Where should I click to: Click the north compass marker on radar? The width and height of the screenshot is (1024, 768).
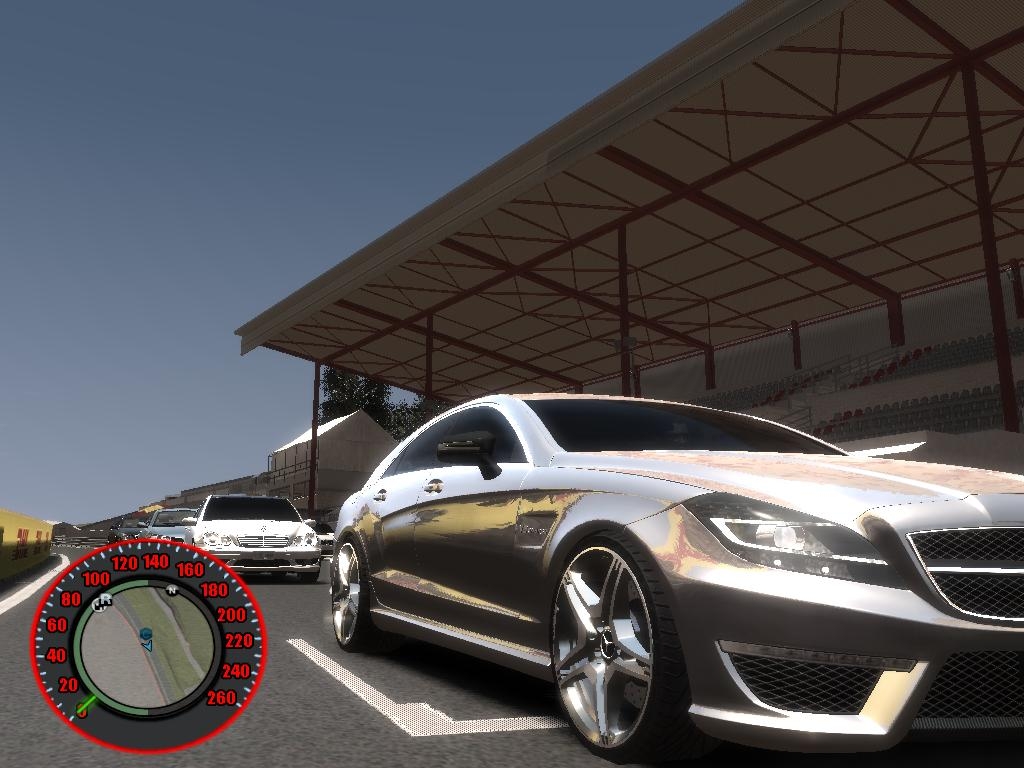tap(171, 590)
